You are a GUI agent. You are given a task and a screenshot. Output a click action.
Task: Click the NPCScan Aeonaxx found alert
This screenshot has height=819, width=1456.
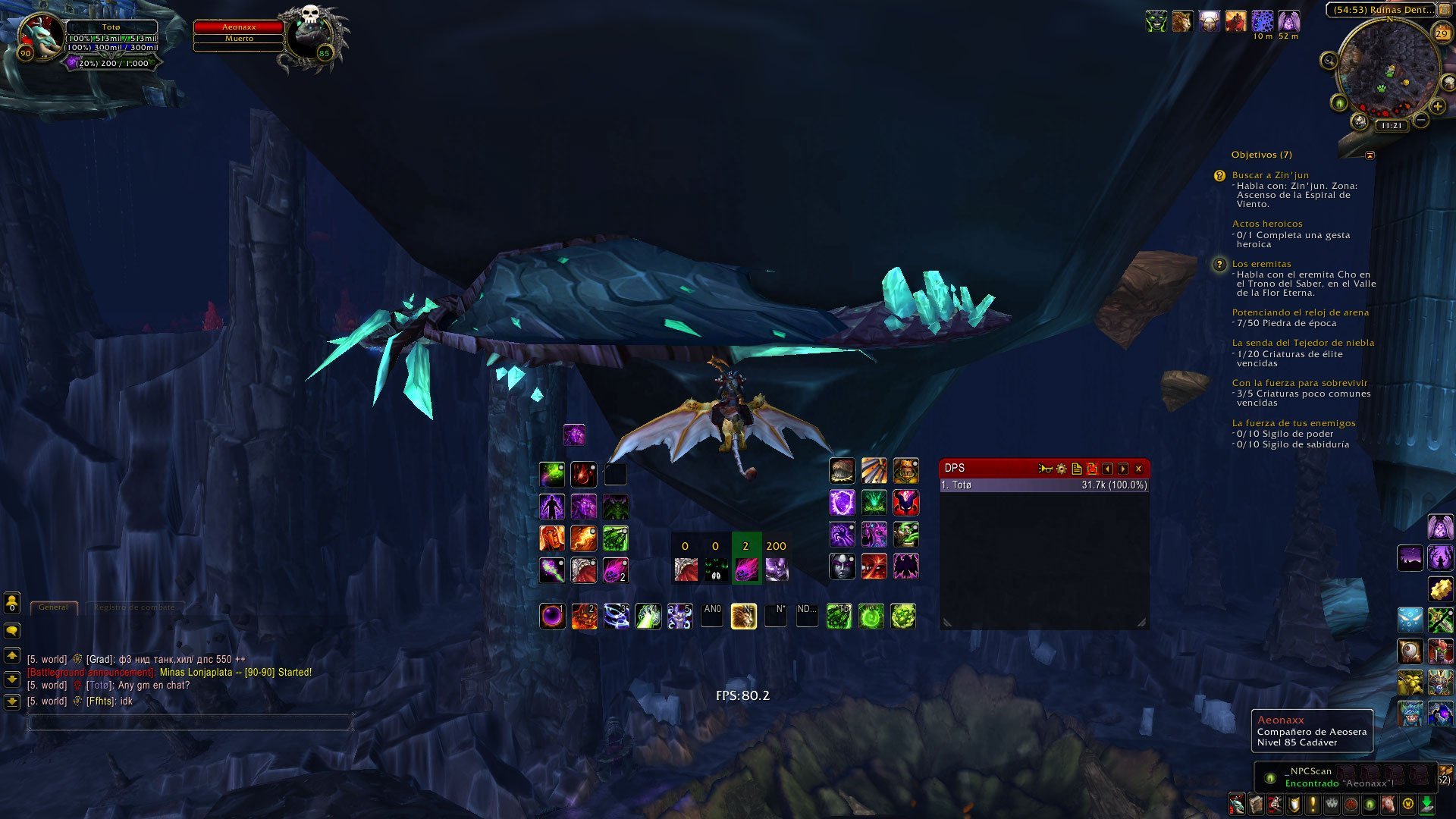1338,777
